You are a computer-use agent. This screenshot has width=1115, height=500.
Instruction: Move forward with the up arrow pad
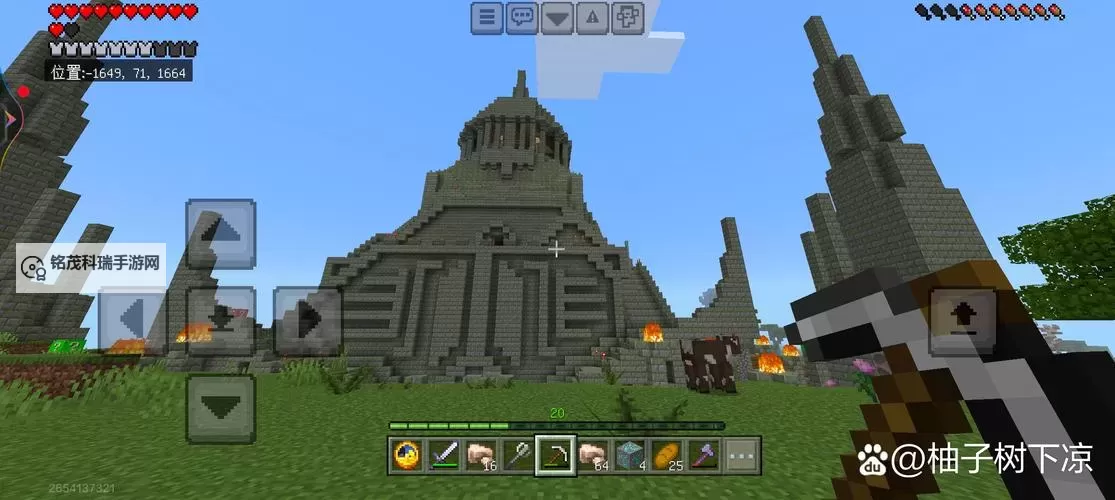coord(220,234)
